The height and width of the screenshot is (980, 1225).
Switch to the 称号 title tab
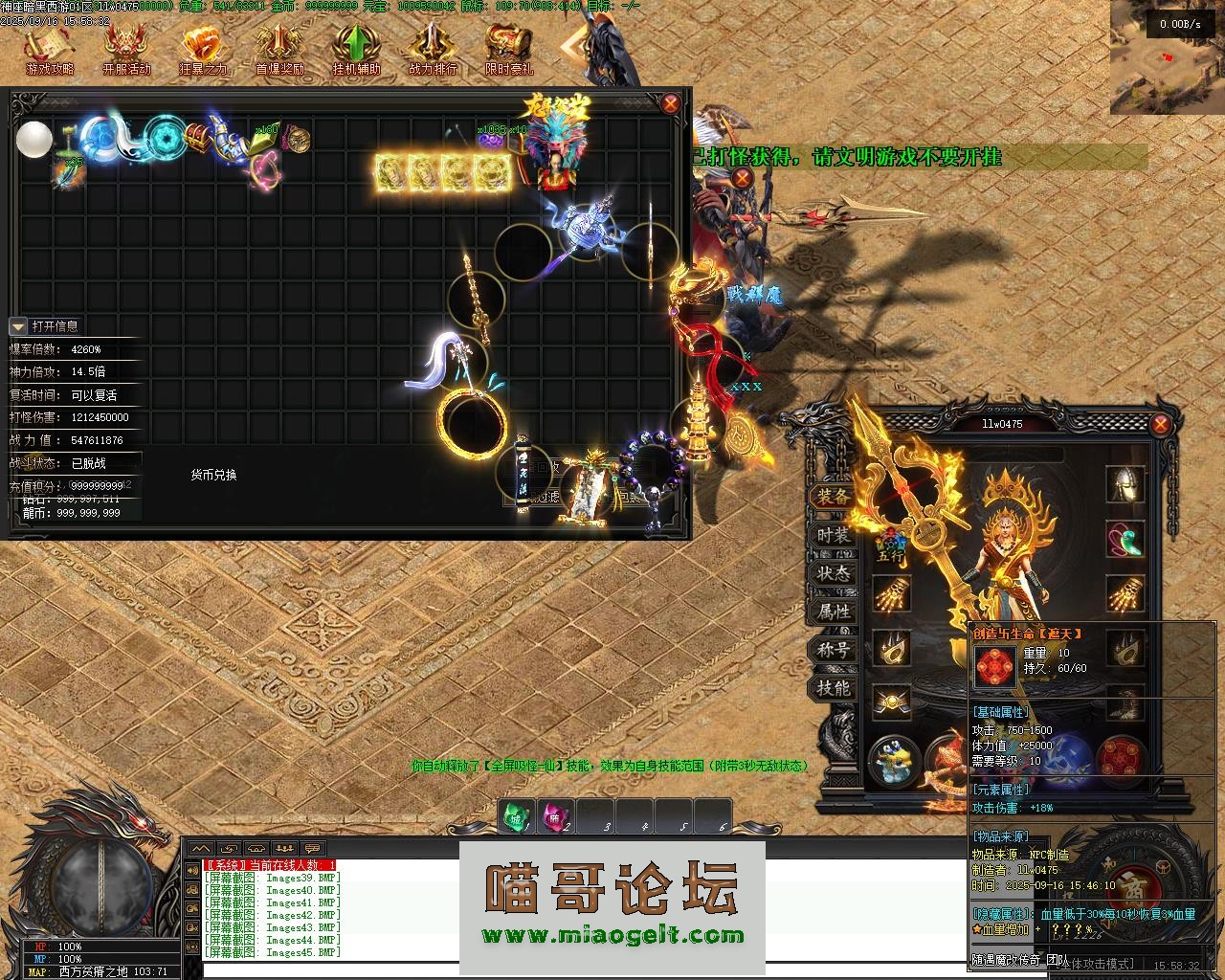(833, 650)
